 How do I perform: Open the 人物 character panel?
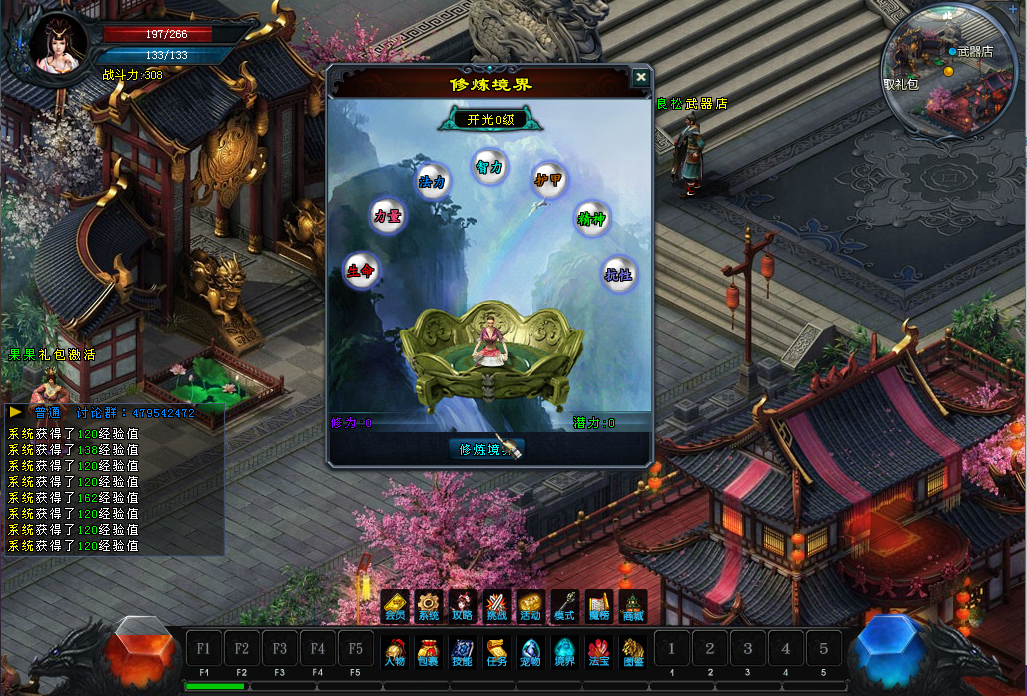[x=394, y=649]
